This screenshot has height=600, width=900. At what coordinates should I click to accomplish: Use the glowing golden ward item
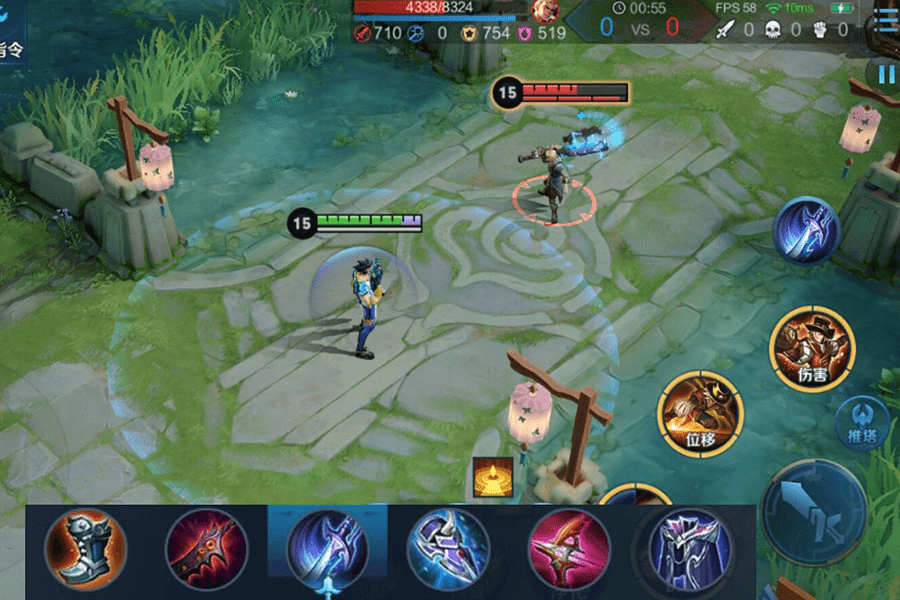[493, 477]
